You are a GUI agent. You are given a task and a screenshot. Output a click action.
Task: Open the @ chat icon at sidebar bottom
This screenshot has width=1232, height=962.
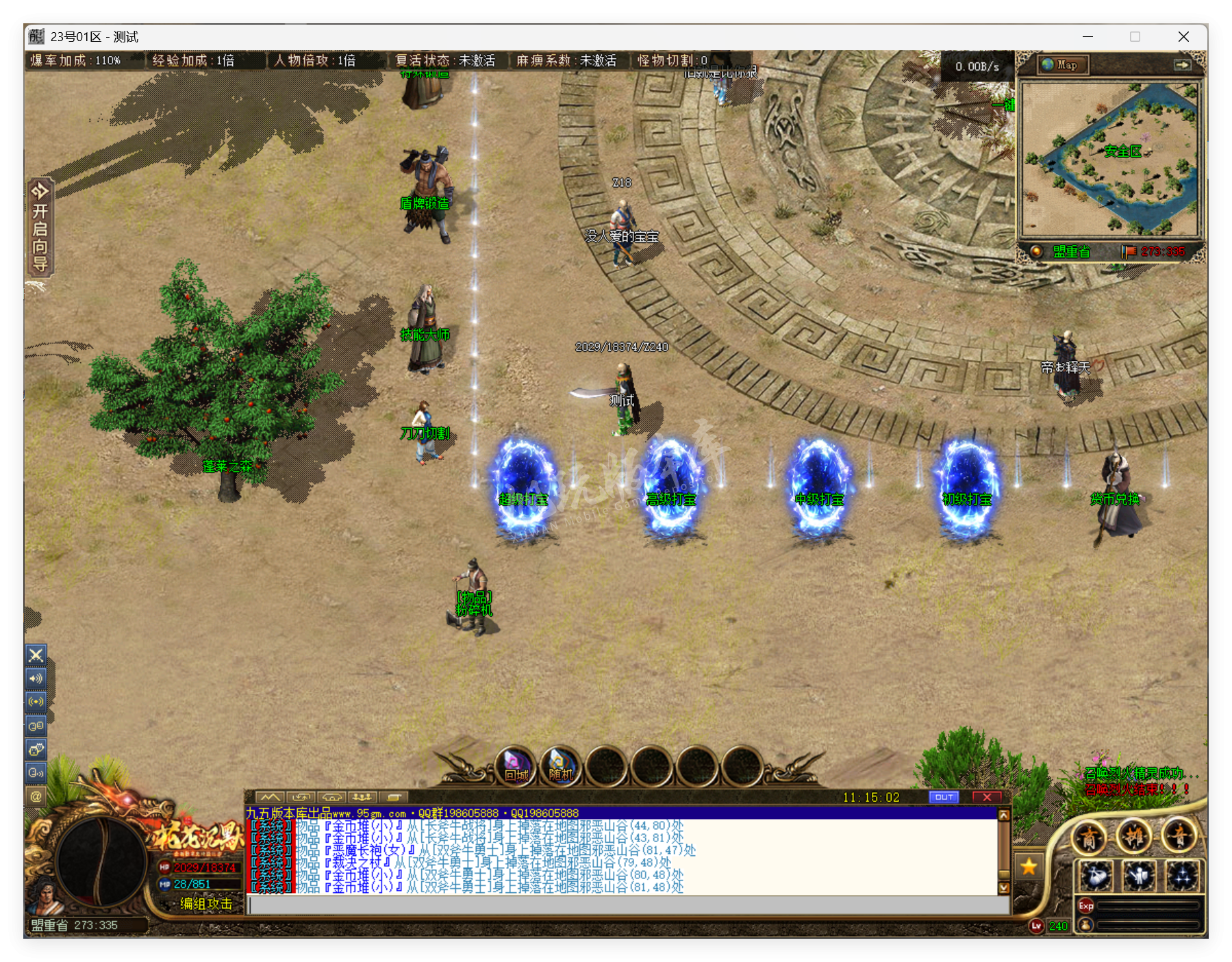pyautogui.click(x=36, y=796)
